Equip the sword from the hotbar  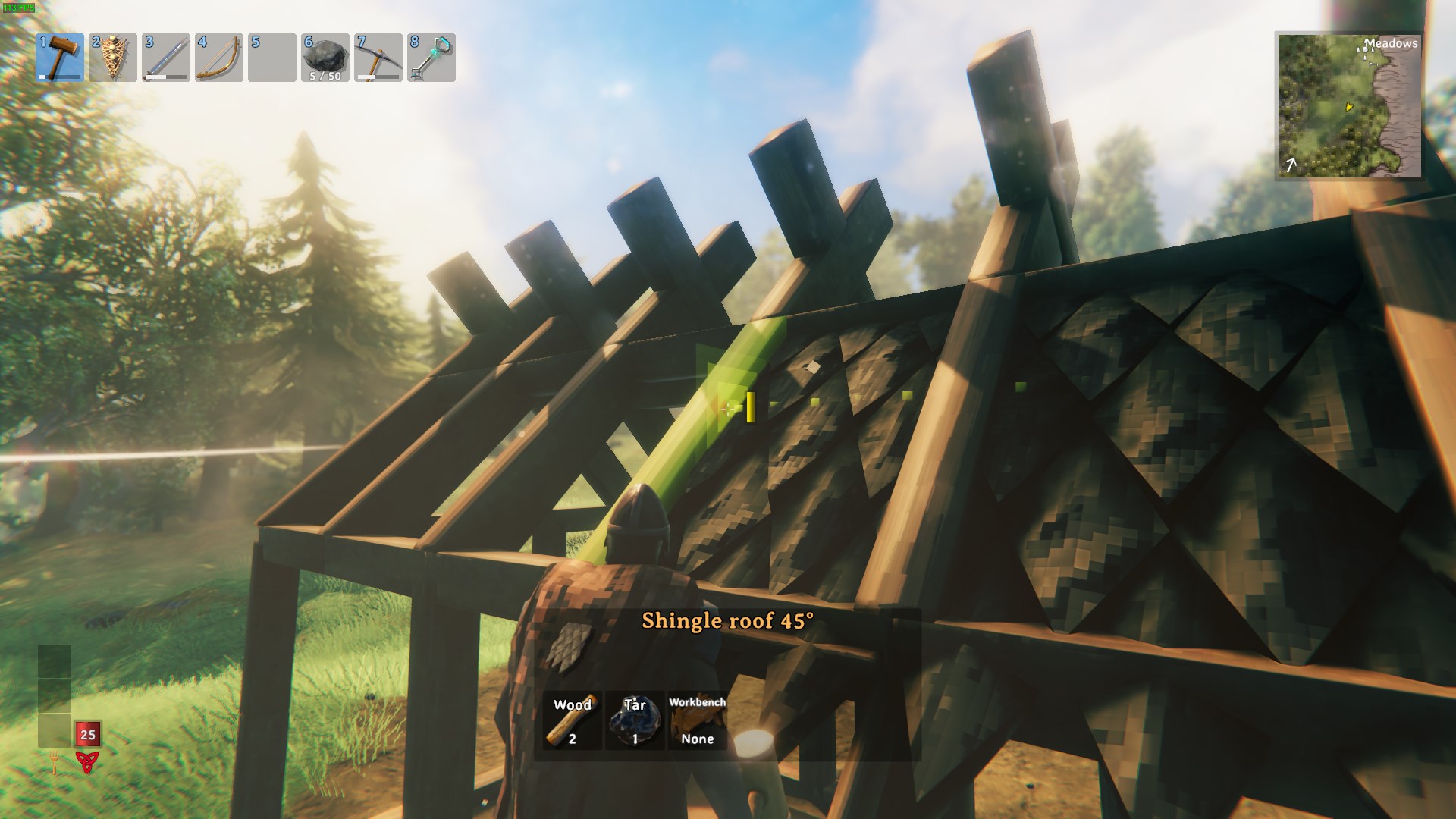point(166,57)
